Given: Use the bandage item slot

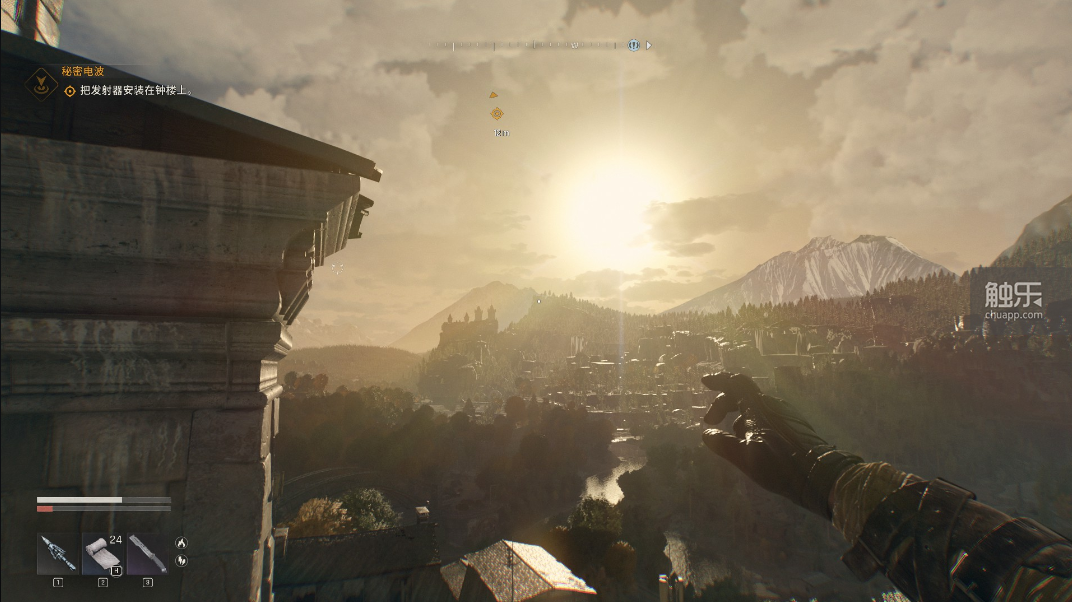Looking at the screenshot, I should (x=101, y=554).
